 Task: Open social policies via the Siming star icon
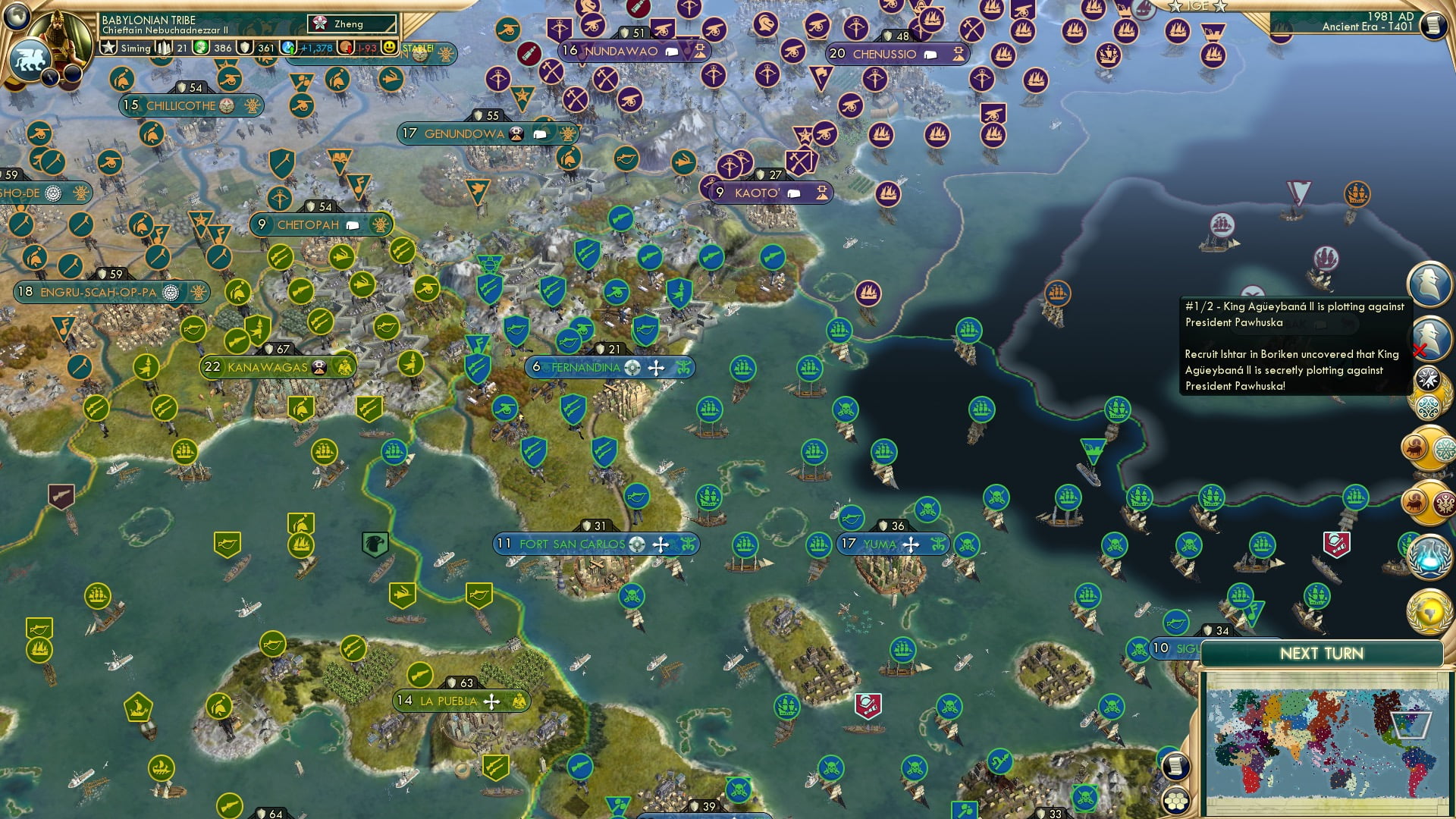click(107, 48)
